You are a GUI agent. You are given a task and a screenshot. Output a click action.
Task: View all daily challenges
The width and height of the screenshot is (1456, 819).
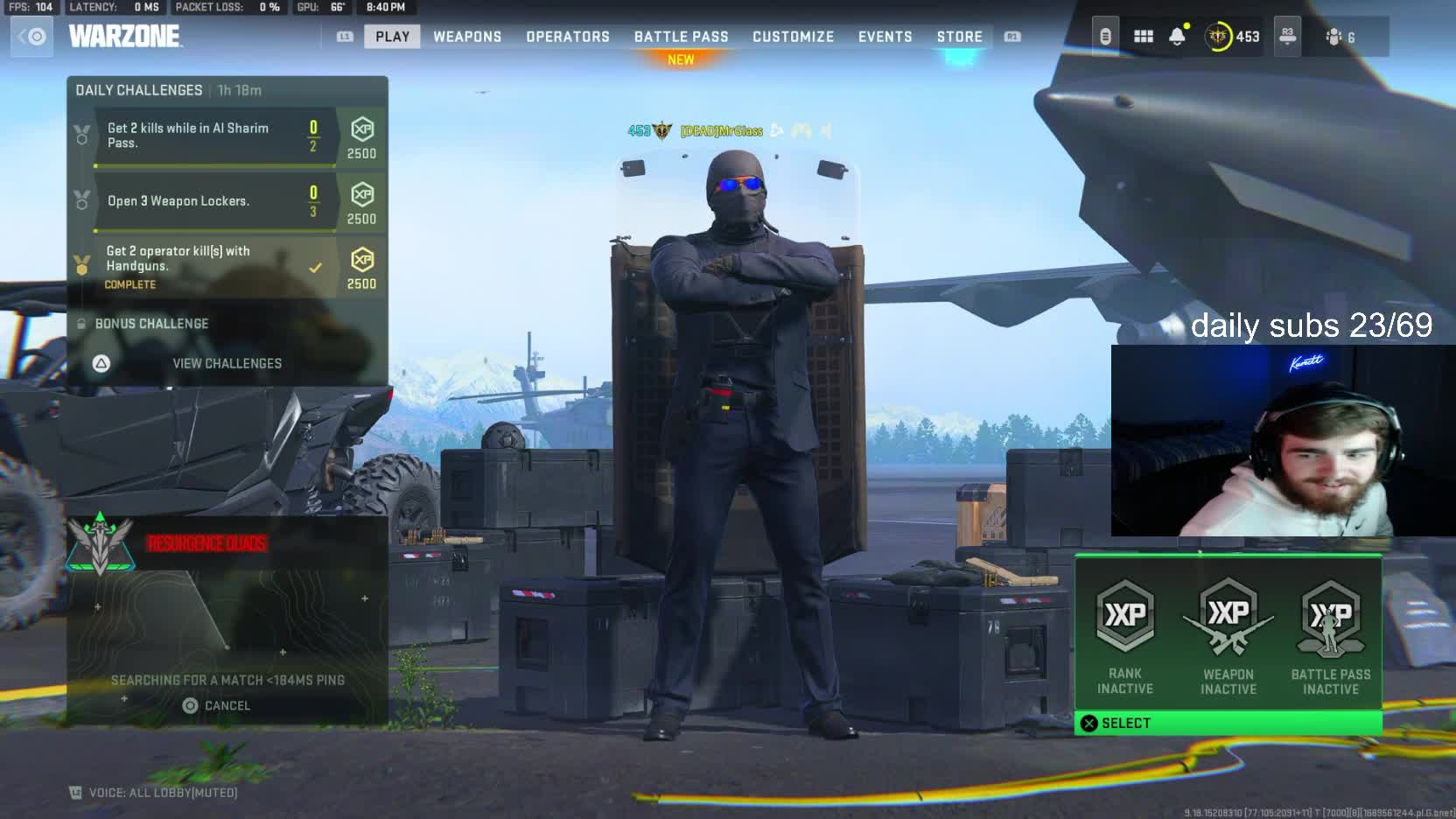tap(226, 363)
